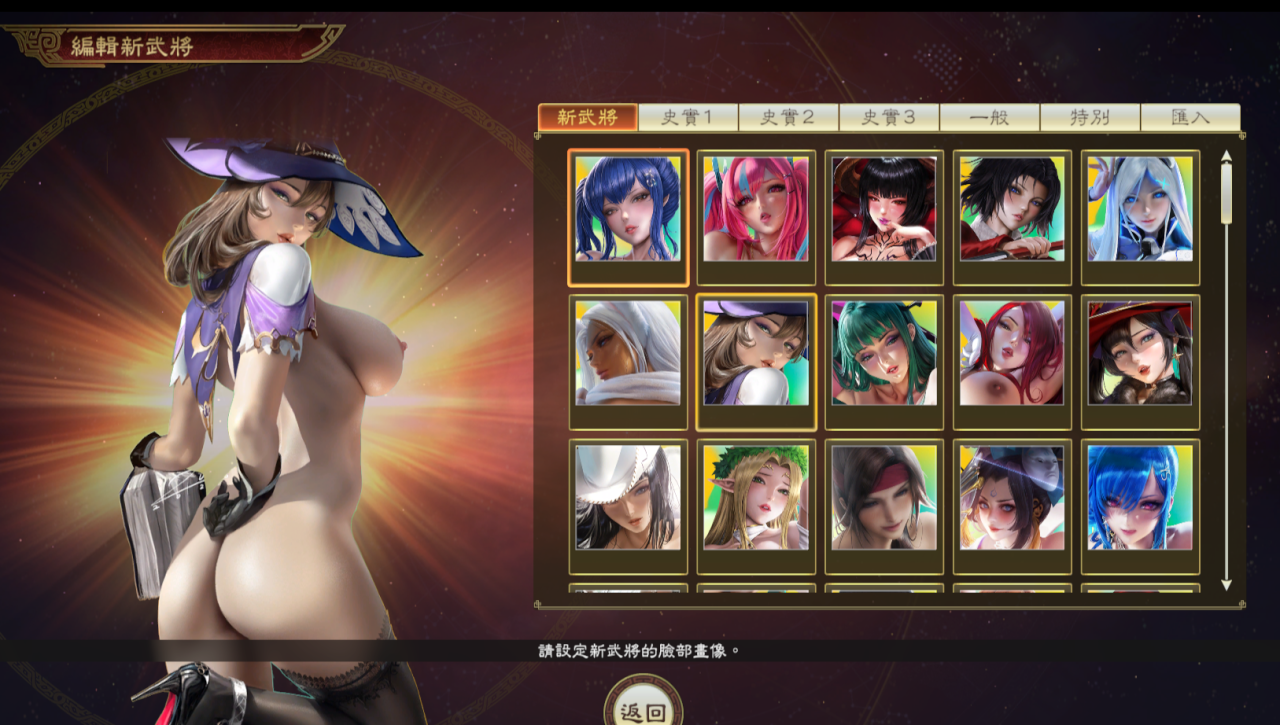Screen dimensions: 1280x725
Task: Click the 返回 back button
Action: 643,711
